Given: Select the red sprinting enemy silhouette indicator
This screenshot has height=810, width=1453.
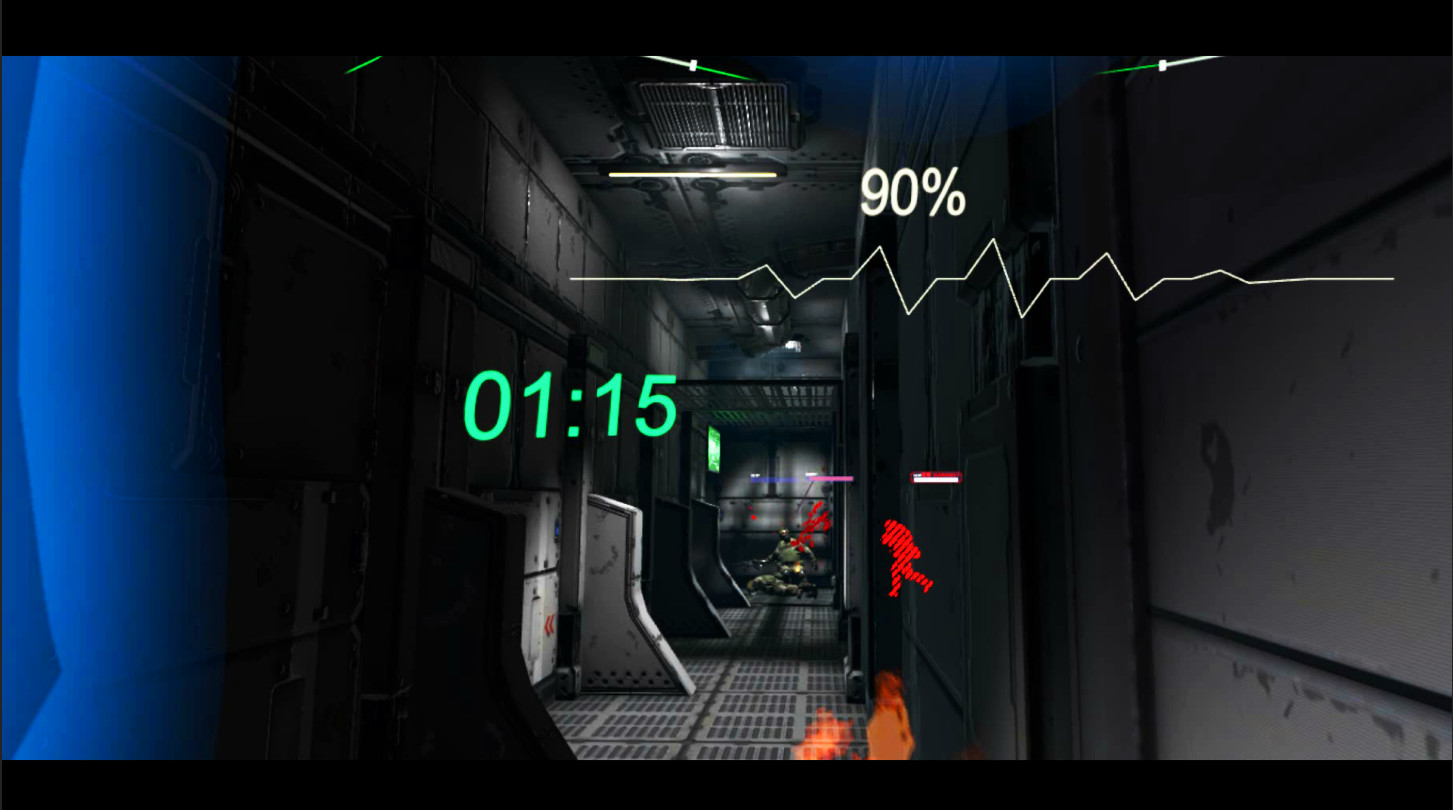Looking at the screenshot, I should 905,557.
